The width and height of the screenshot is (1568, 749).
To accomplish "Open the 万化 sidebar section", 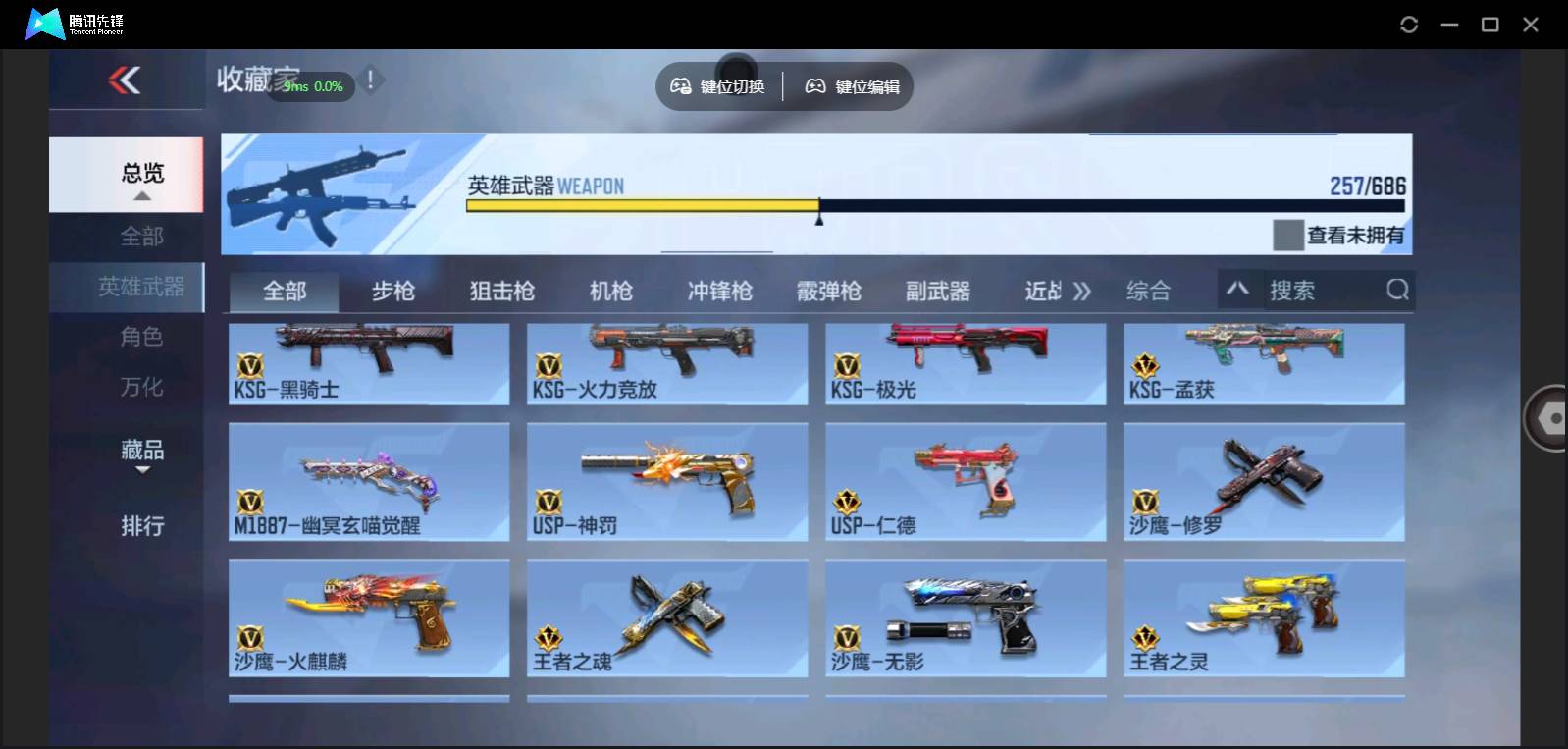I will click(x=143, y=387).
